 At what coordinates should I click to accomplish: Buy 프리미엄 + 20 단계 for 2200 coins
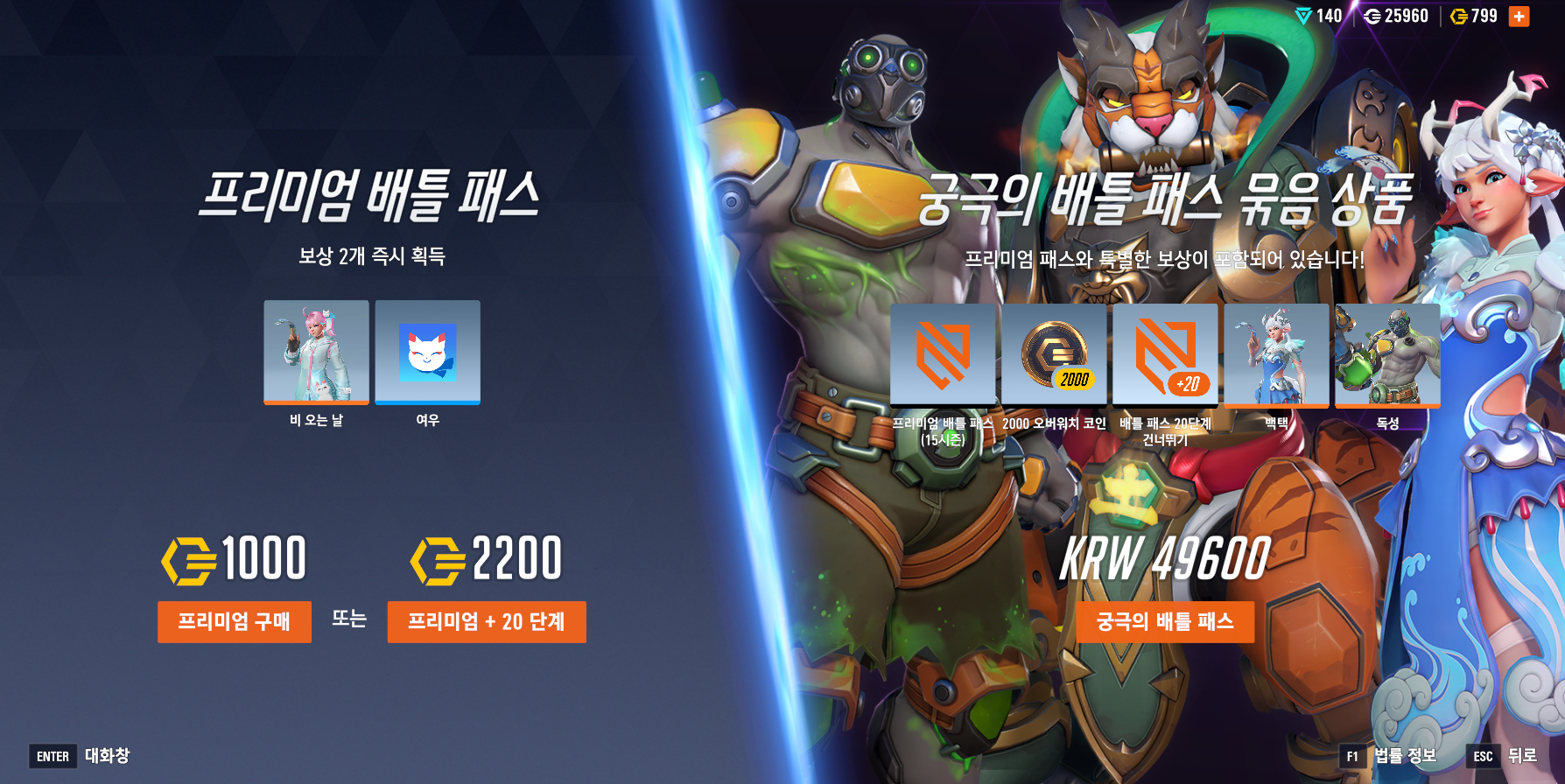coord(487,622)
